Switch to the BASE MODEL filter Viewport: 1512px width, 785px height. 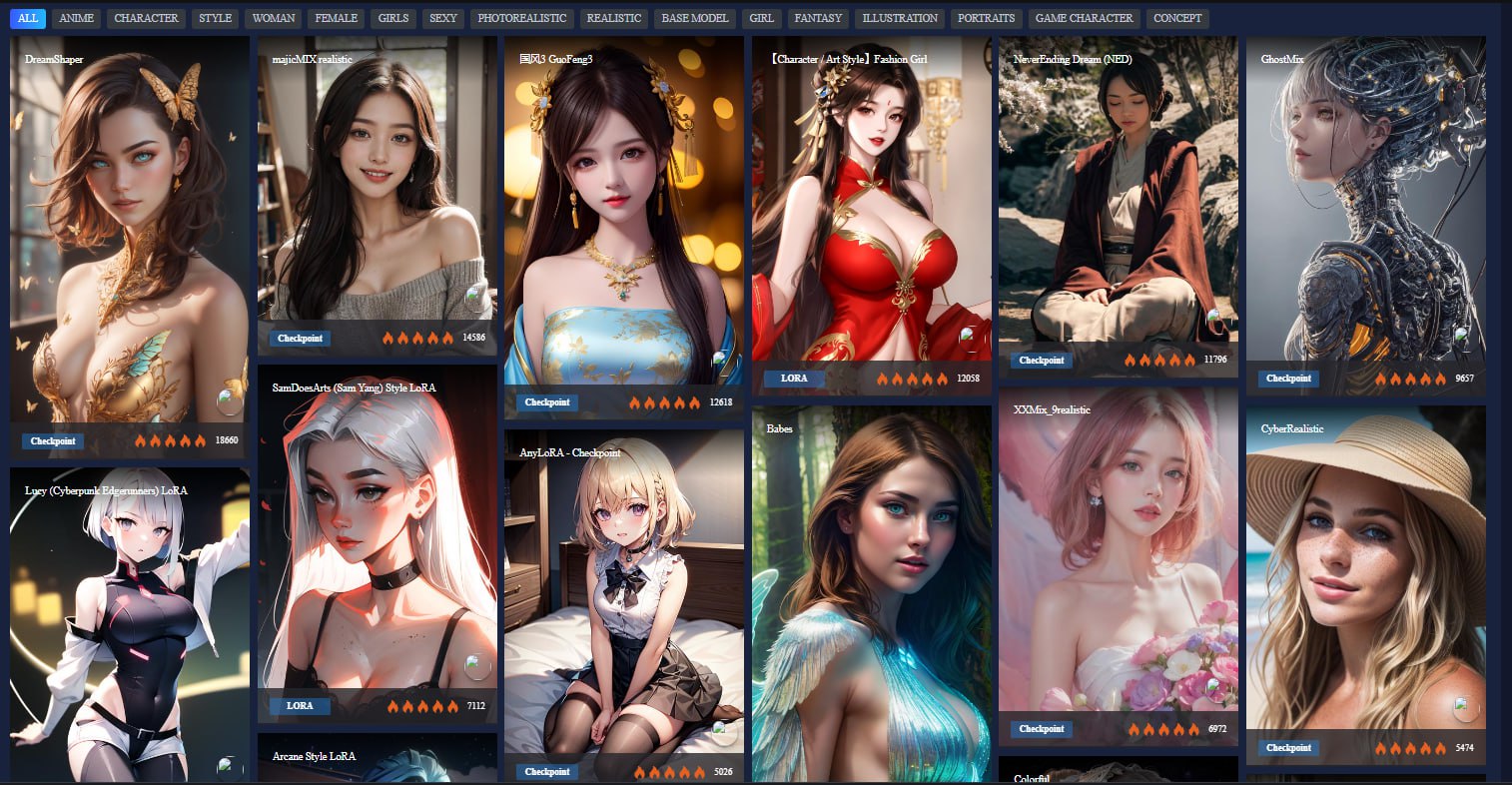pyautogui.click(x=695, y=18)
